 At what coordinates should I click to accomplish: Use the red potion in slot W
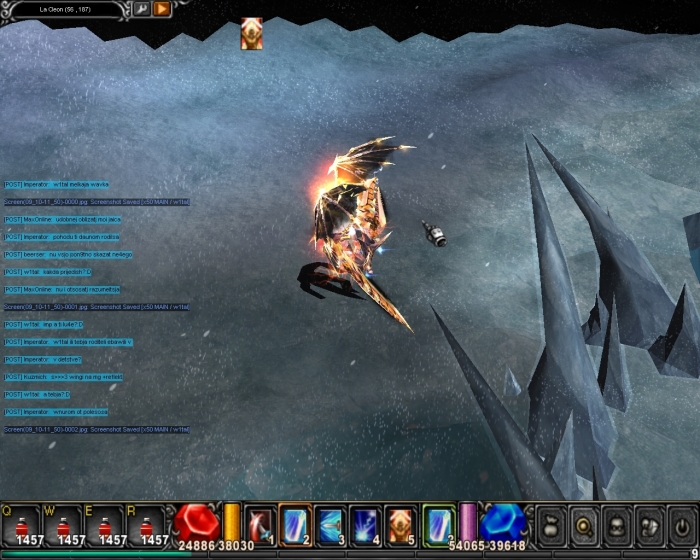tap(64, 525)
